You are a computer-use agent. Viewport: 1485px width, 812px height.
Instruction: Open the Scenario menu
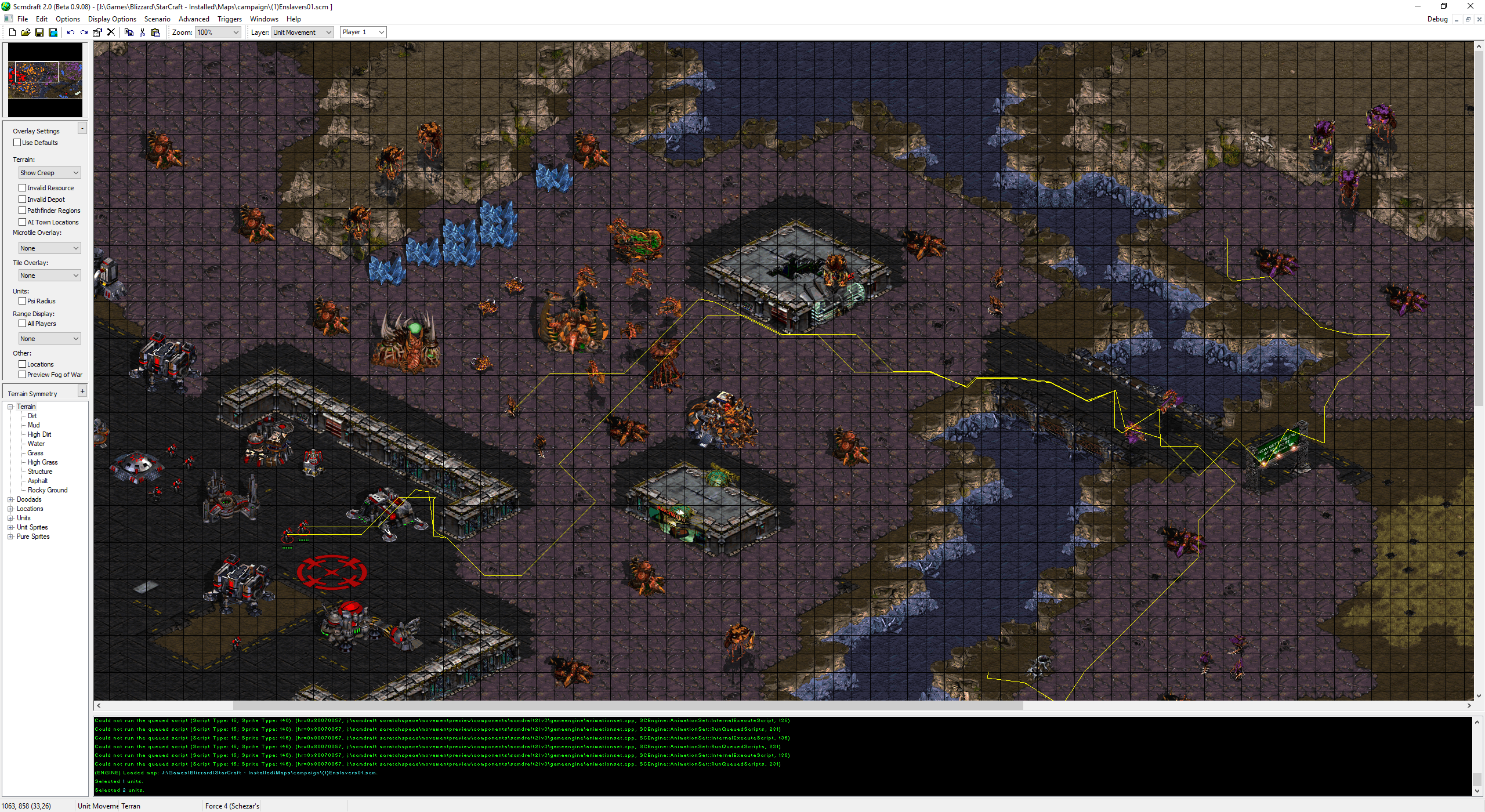click(x=157, y=19)
